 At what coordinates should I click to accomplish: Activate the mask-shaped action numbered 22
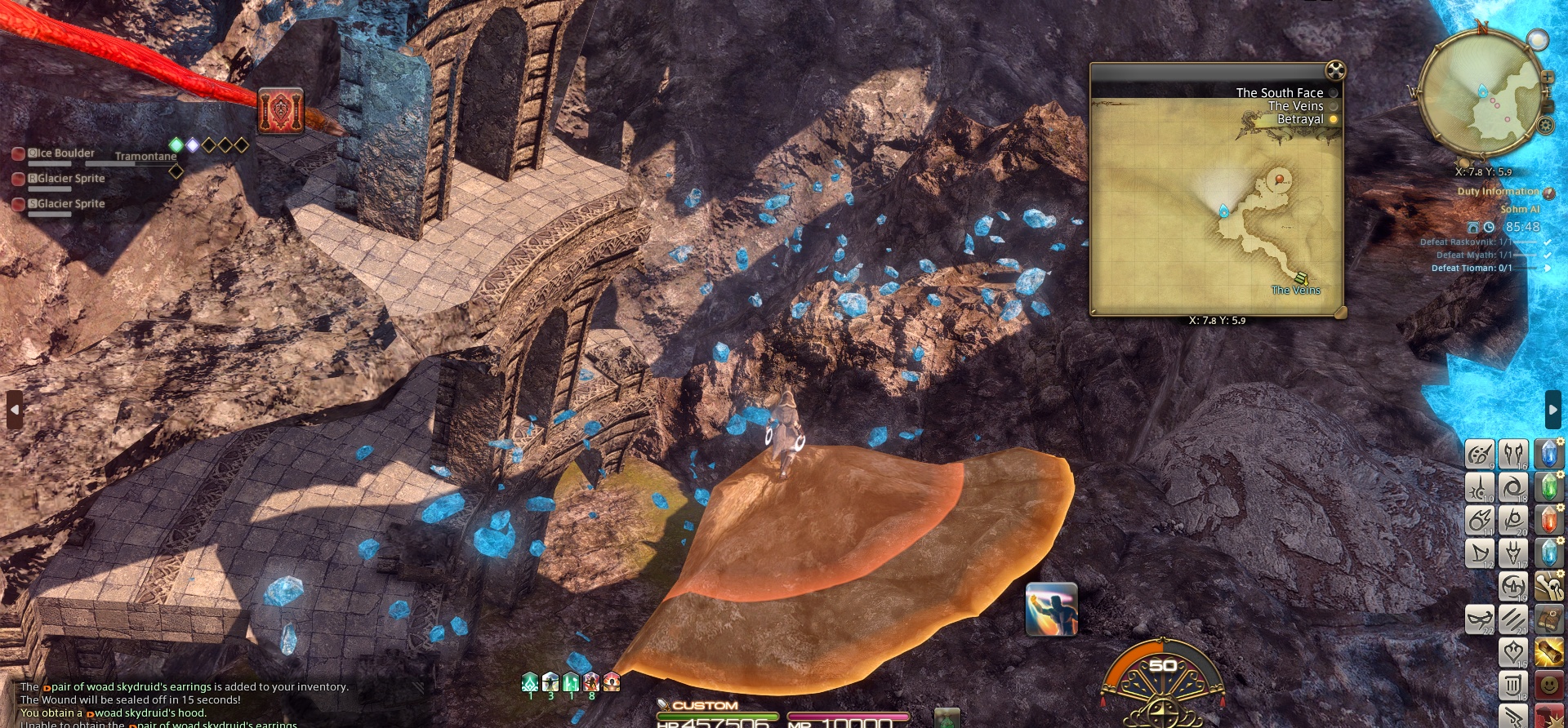[x=1479, y=619]
